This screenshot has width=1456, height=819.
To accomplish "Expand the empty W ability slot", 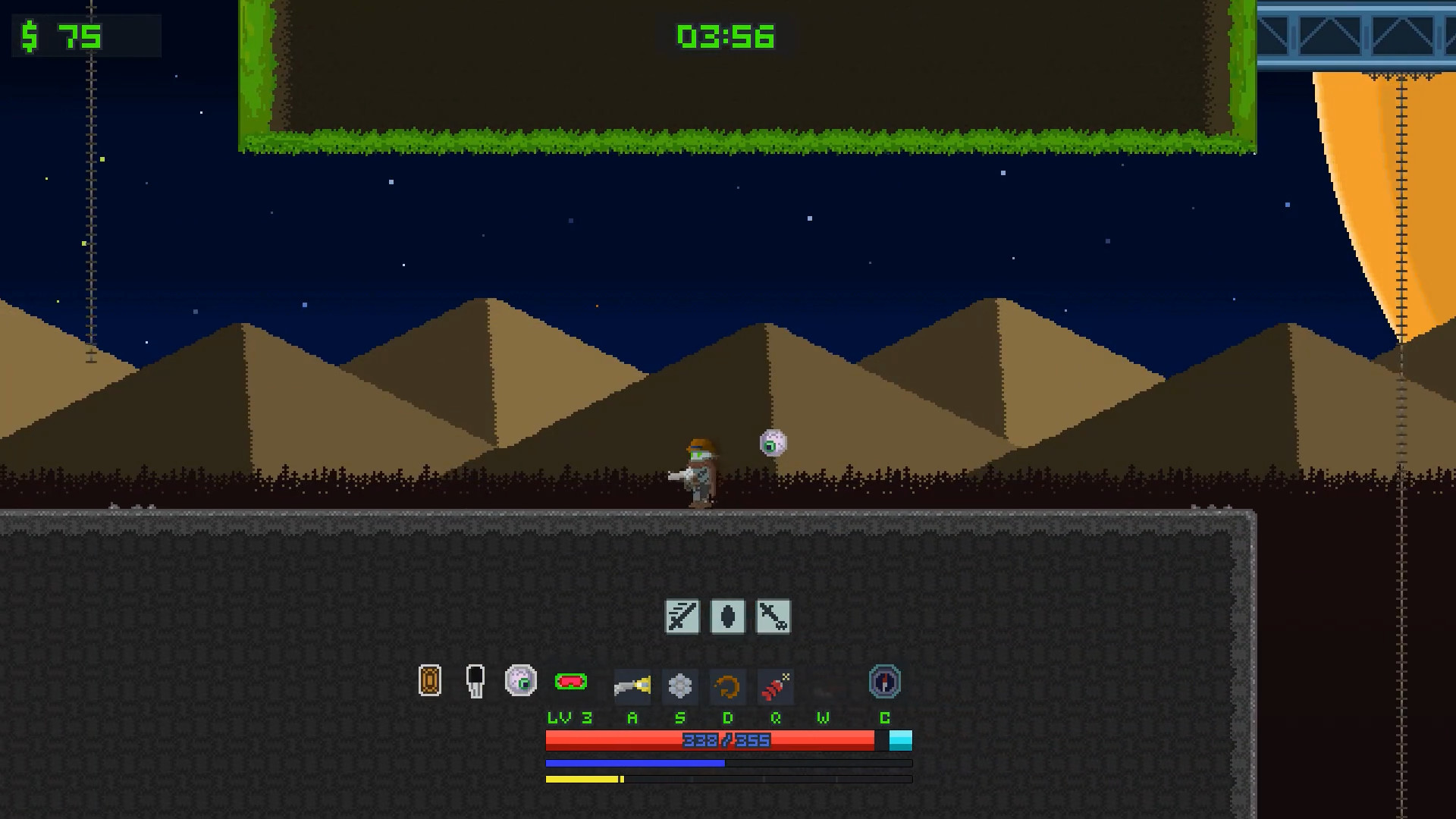I will pyautogui.click(x=823, y=686).
